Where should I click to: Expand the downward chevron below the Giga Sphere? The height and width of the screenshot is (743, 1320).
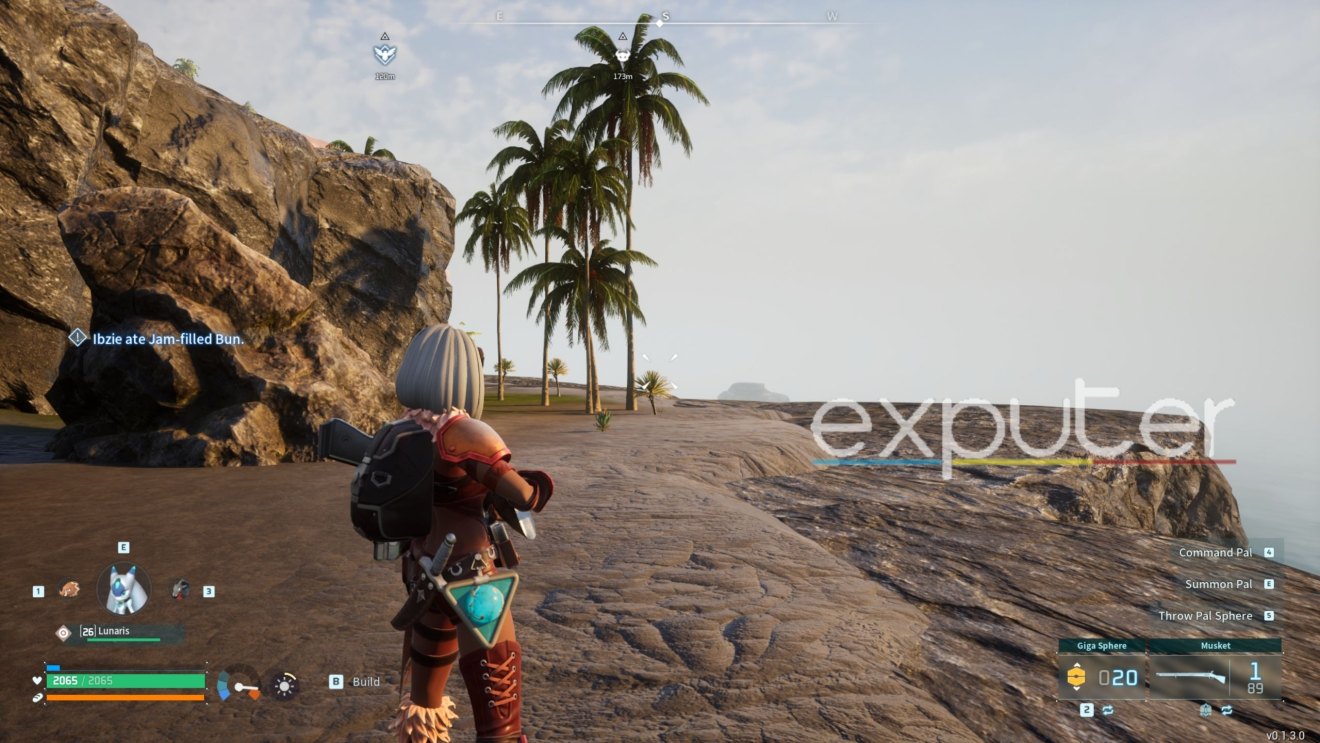[x=1077, y=688]
